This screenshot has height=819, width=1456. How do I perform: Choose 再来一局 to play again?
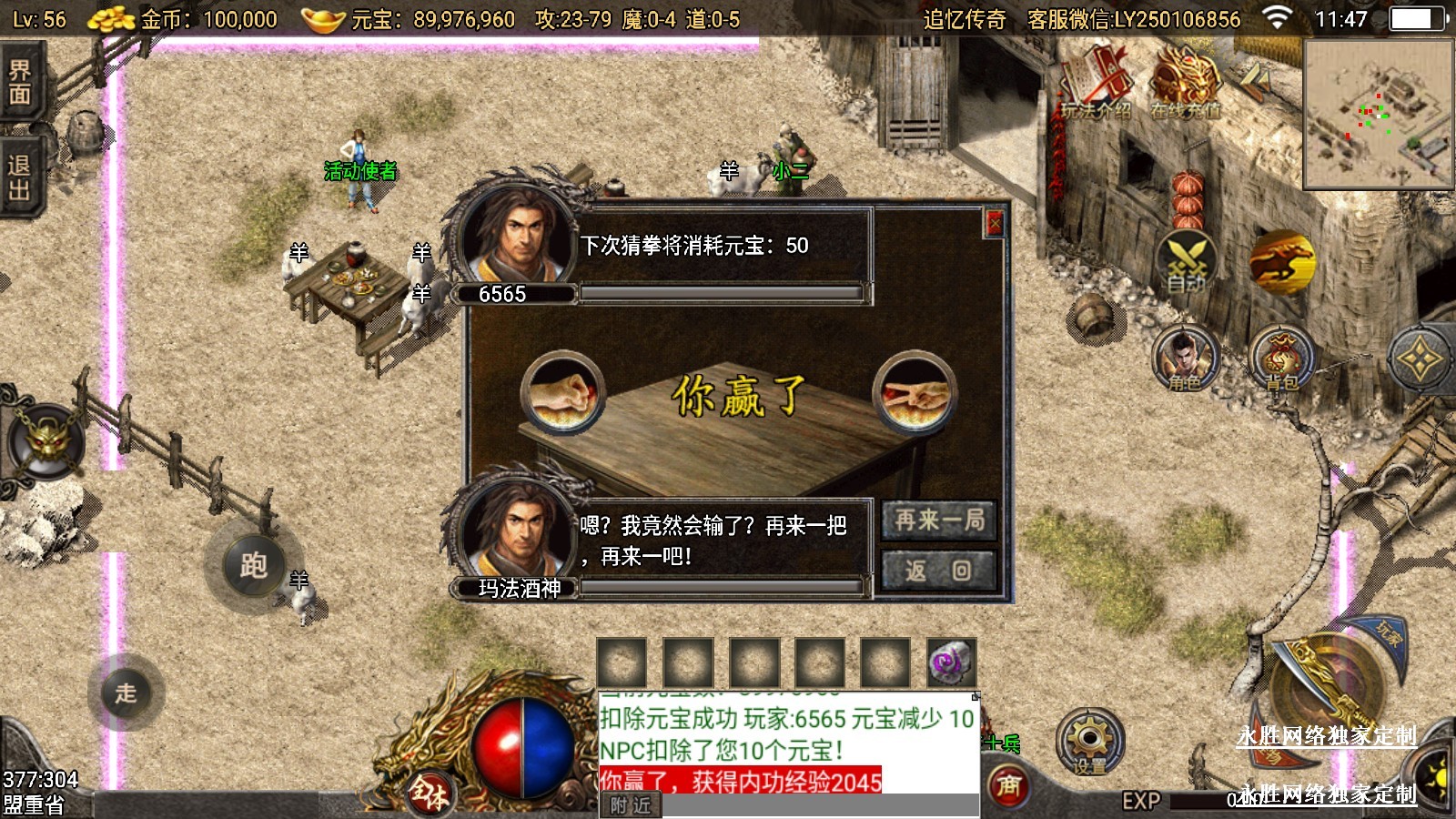[939, 521]
